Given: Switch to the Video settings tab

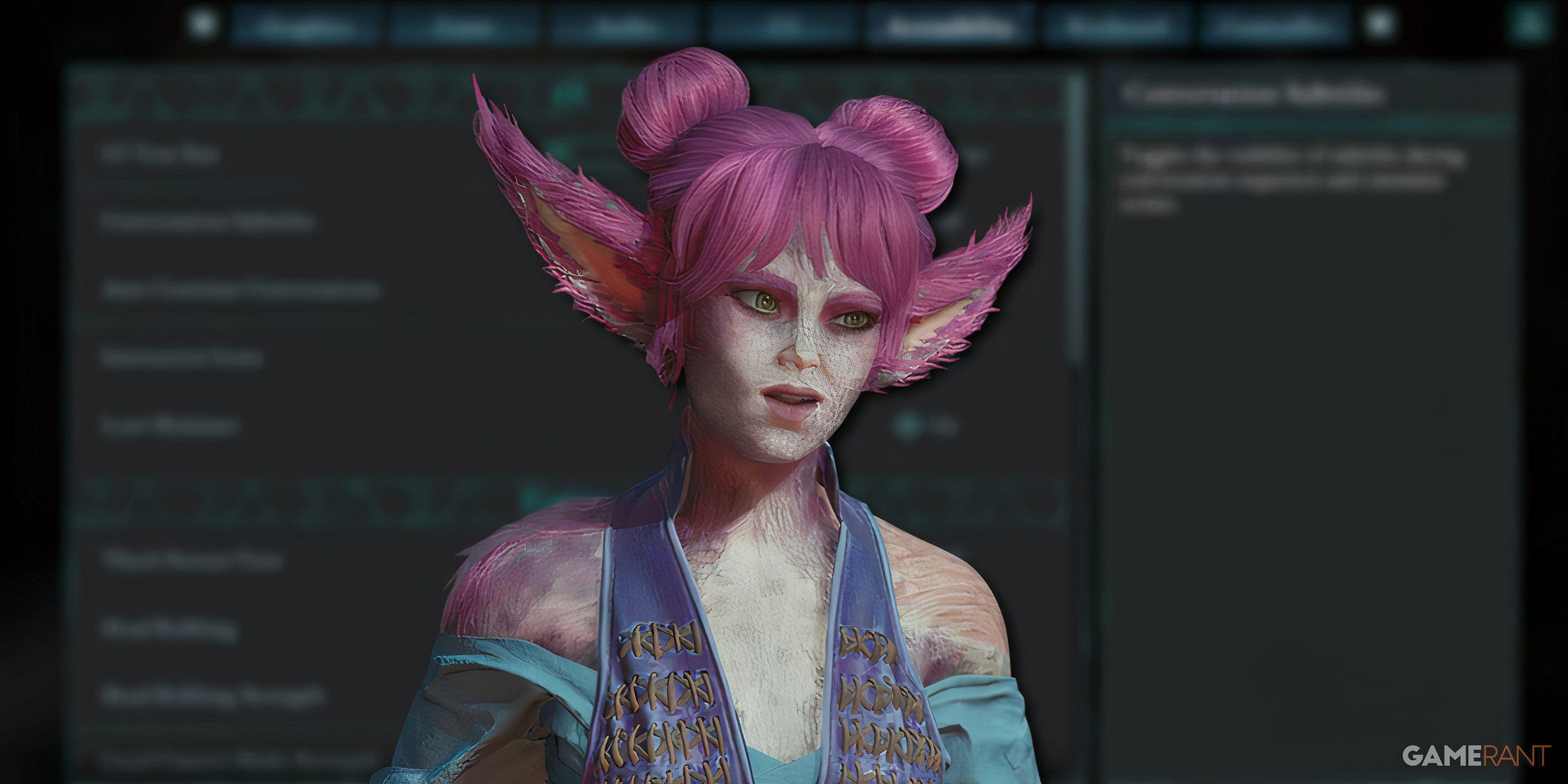Looking at the screenshot, I should point(465,27).
